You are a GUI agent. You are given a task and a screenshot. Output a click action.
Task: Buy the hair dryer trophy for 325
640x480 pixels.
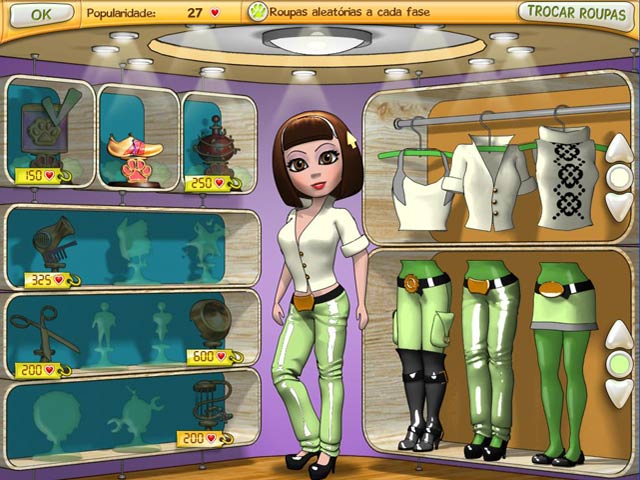[x=48, y=243]
